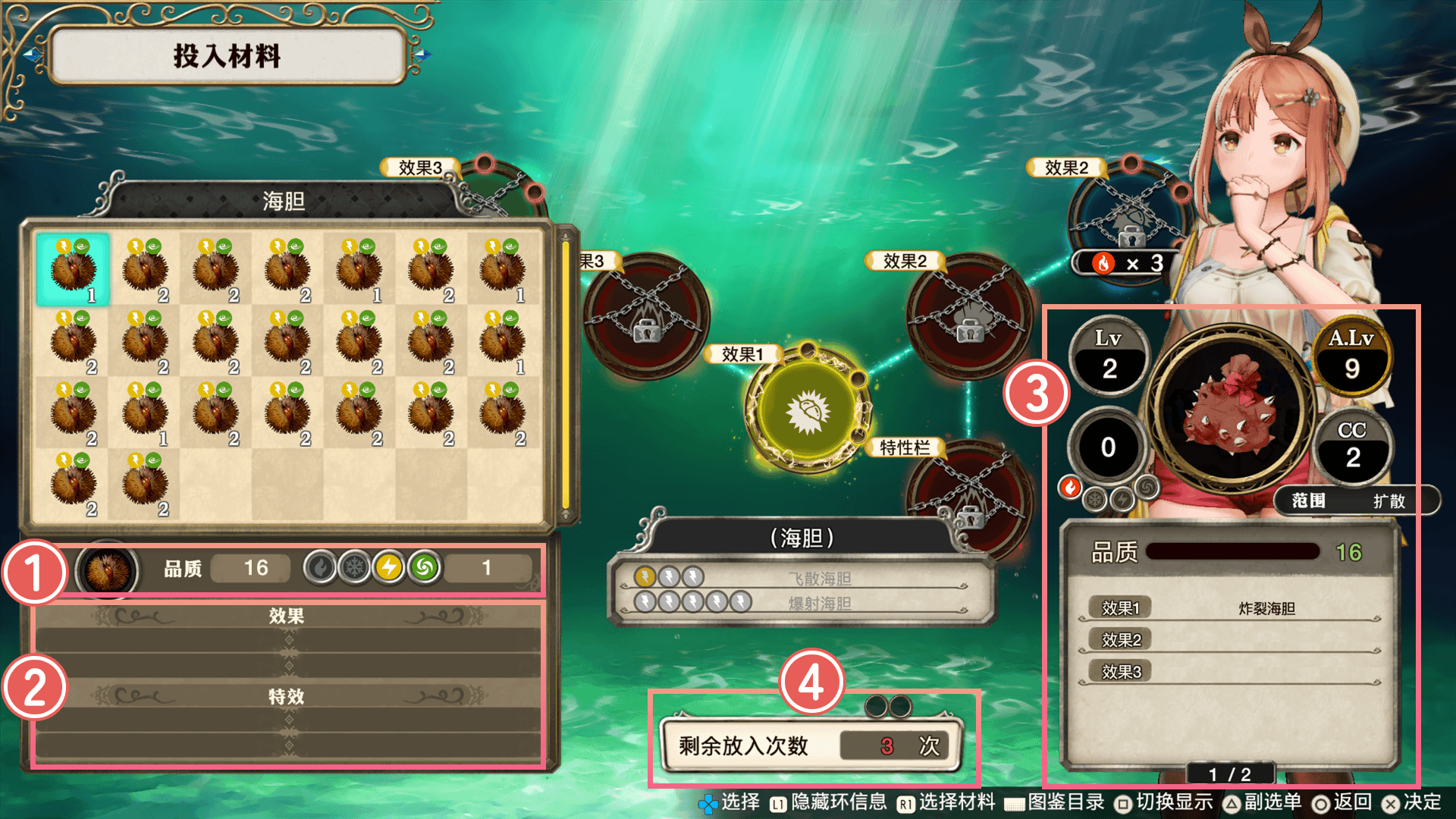Select the highlighted sea urchin material slot

point(73,269)
